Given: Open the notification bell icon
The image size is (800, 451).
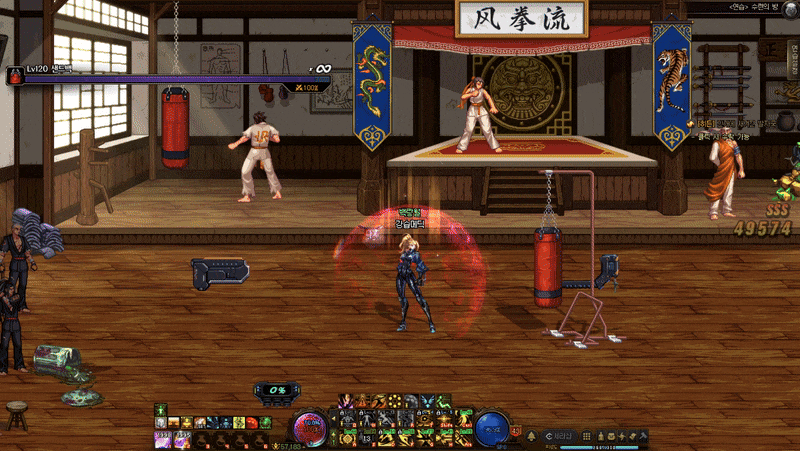Looking at the screenshot, I should click(x=531, y=436).
